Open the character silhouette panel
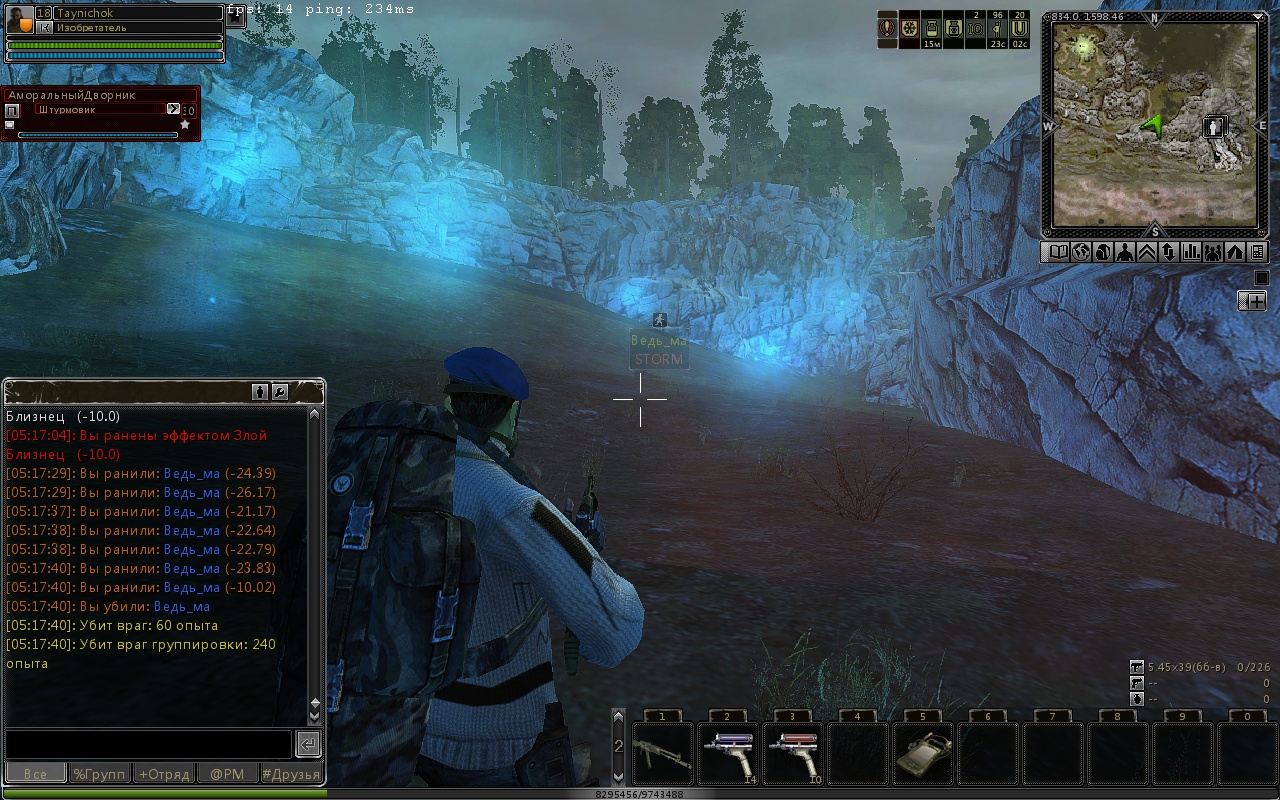 click(x=1125, y=252)
